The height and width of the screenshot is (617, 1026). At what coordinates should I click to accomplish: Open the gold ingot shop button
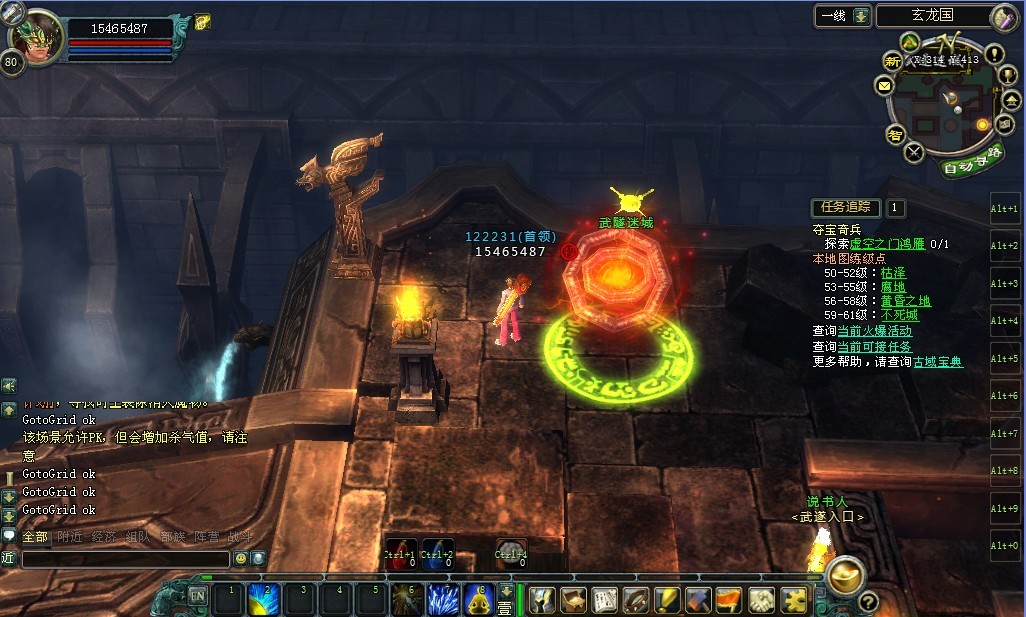pos(845,573)
